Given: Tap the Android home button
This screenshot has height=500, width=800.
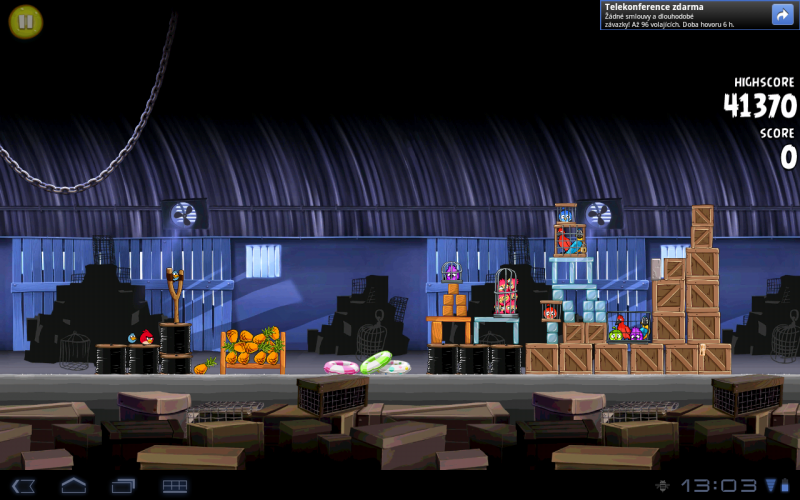Looking at the screenshot, I should point(74,486).
